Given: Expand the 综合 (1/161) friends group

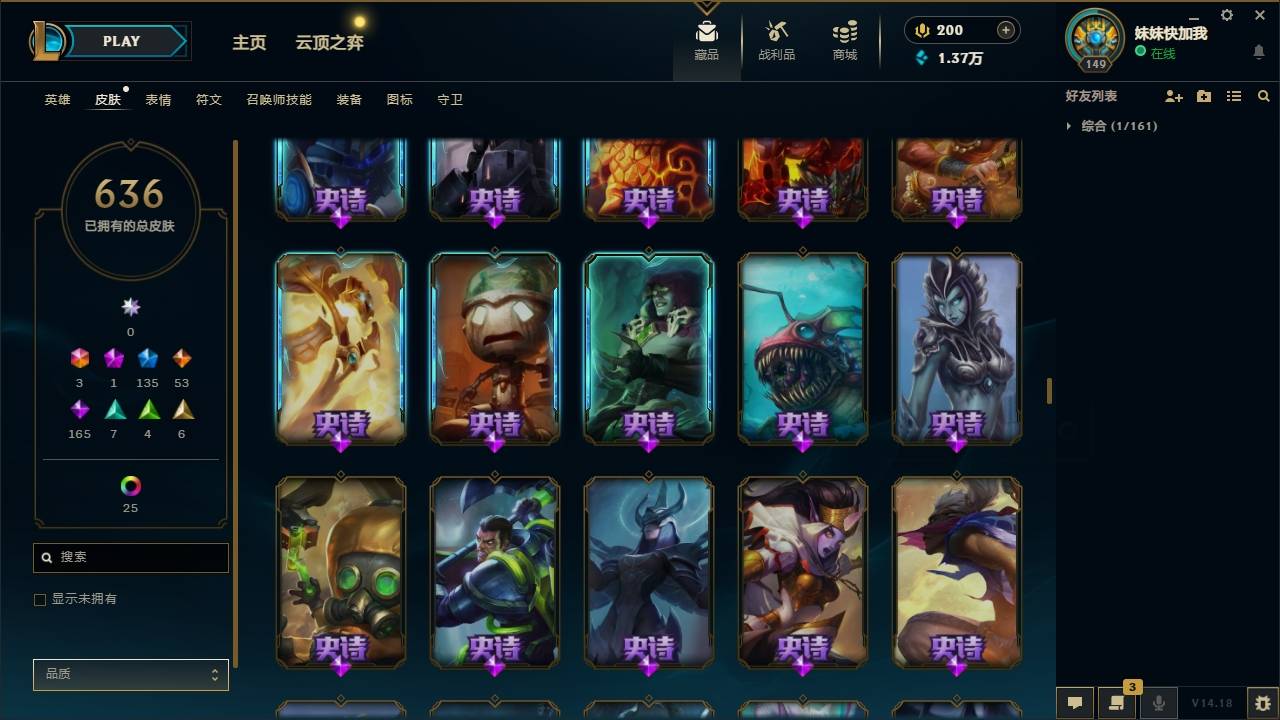Looking at the screenshot, I should tap(1068, 126).
